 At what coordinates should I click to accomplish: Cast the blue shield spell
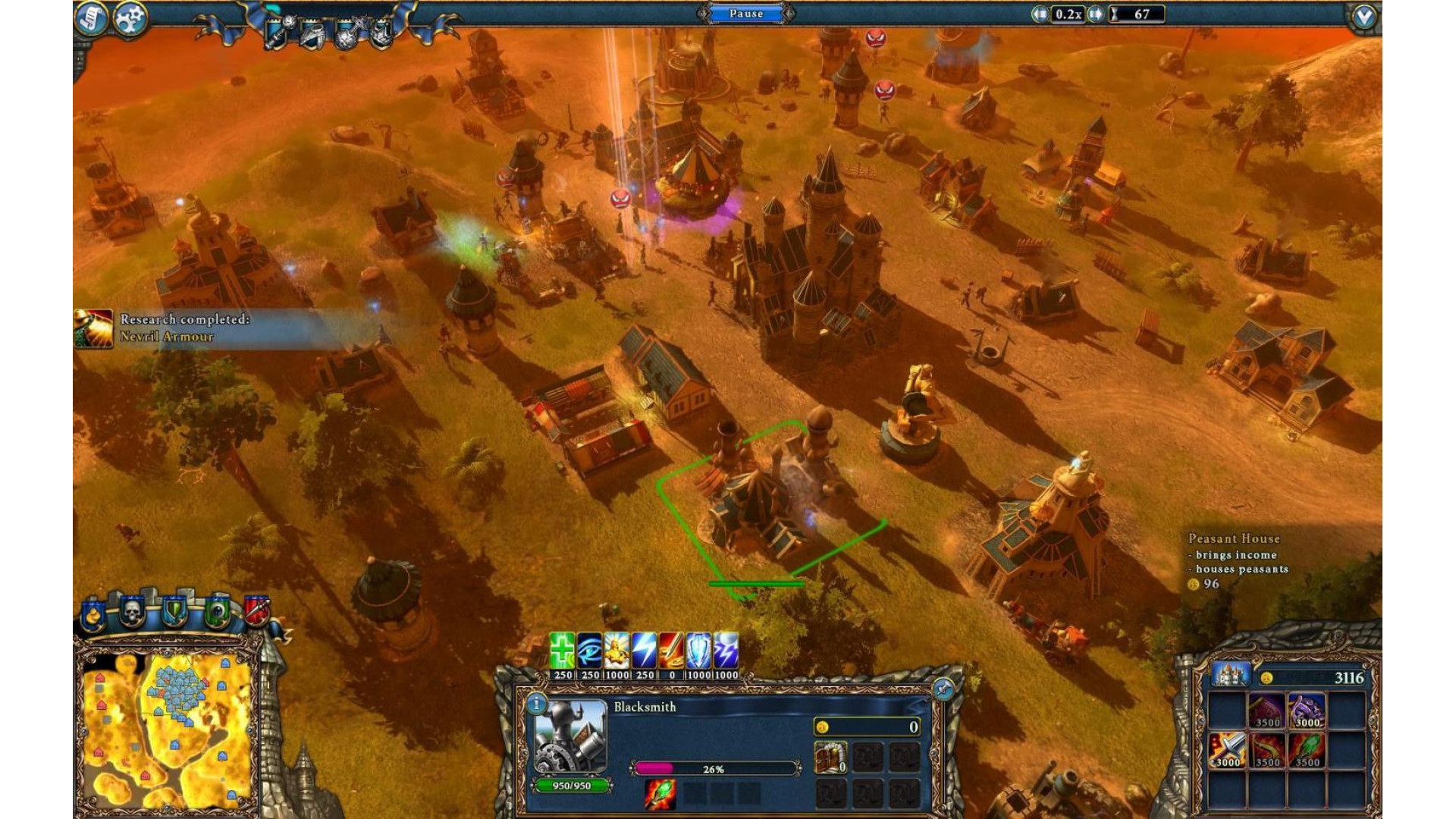coord(698,650)
